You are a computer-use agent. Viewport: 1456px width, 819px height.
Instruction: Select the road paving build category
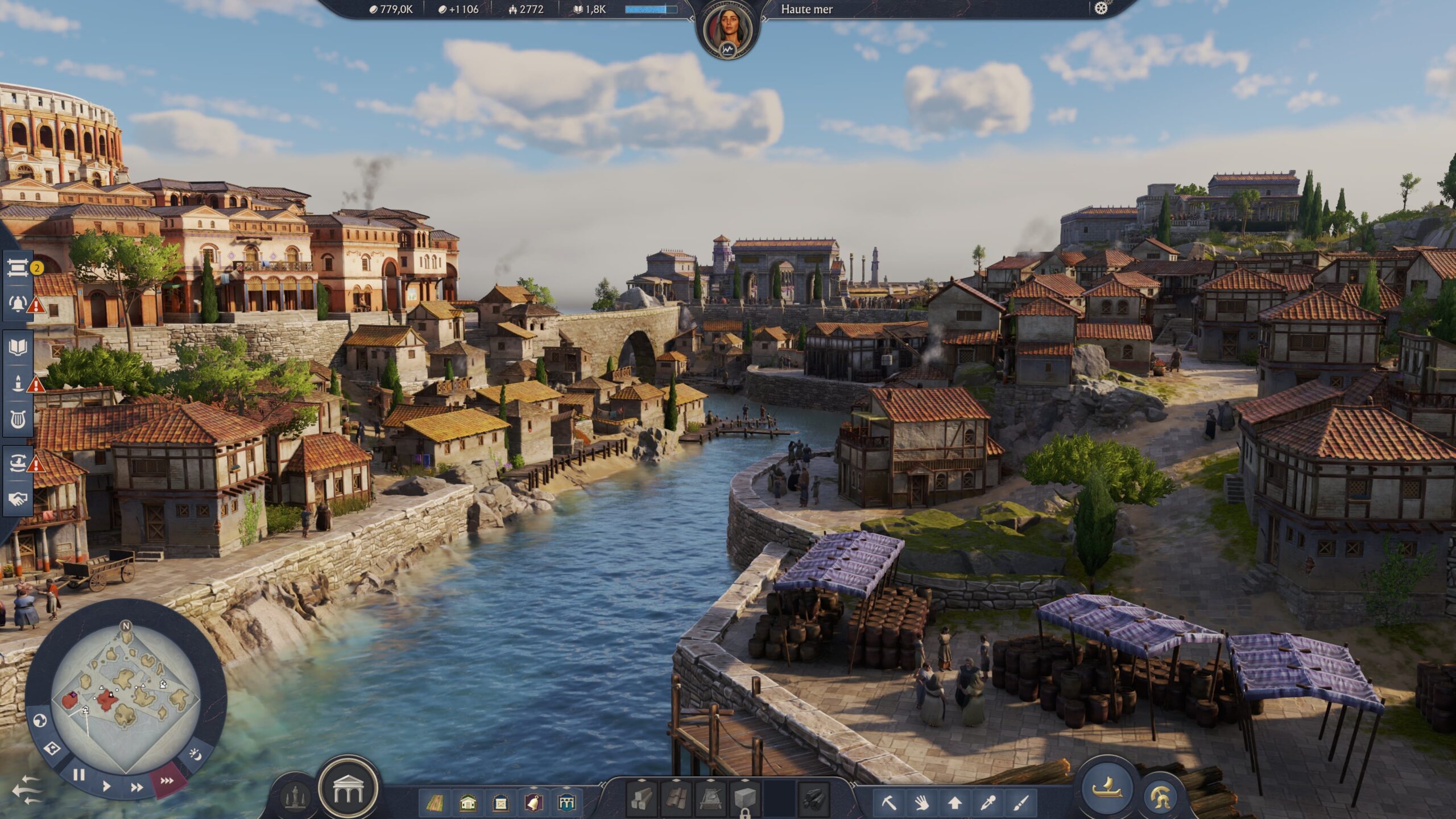pos(435,803)
